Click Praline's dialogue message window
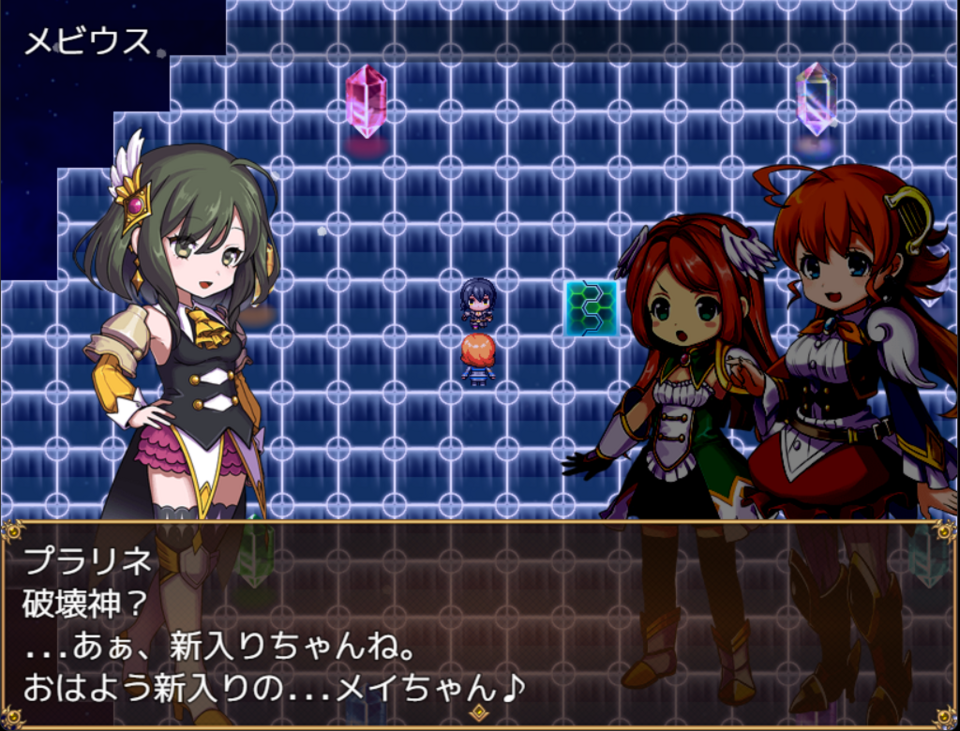This screenshot has width=960, height=731. [479, 622]
